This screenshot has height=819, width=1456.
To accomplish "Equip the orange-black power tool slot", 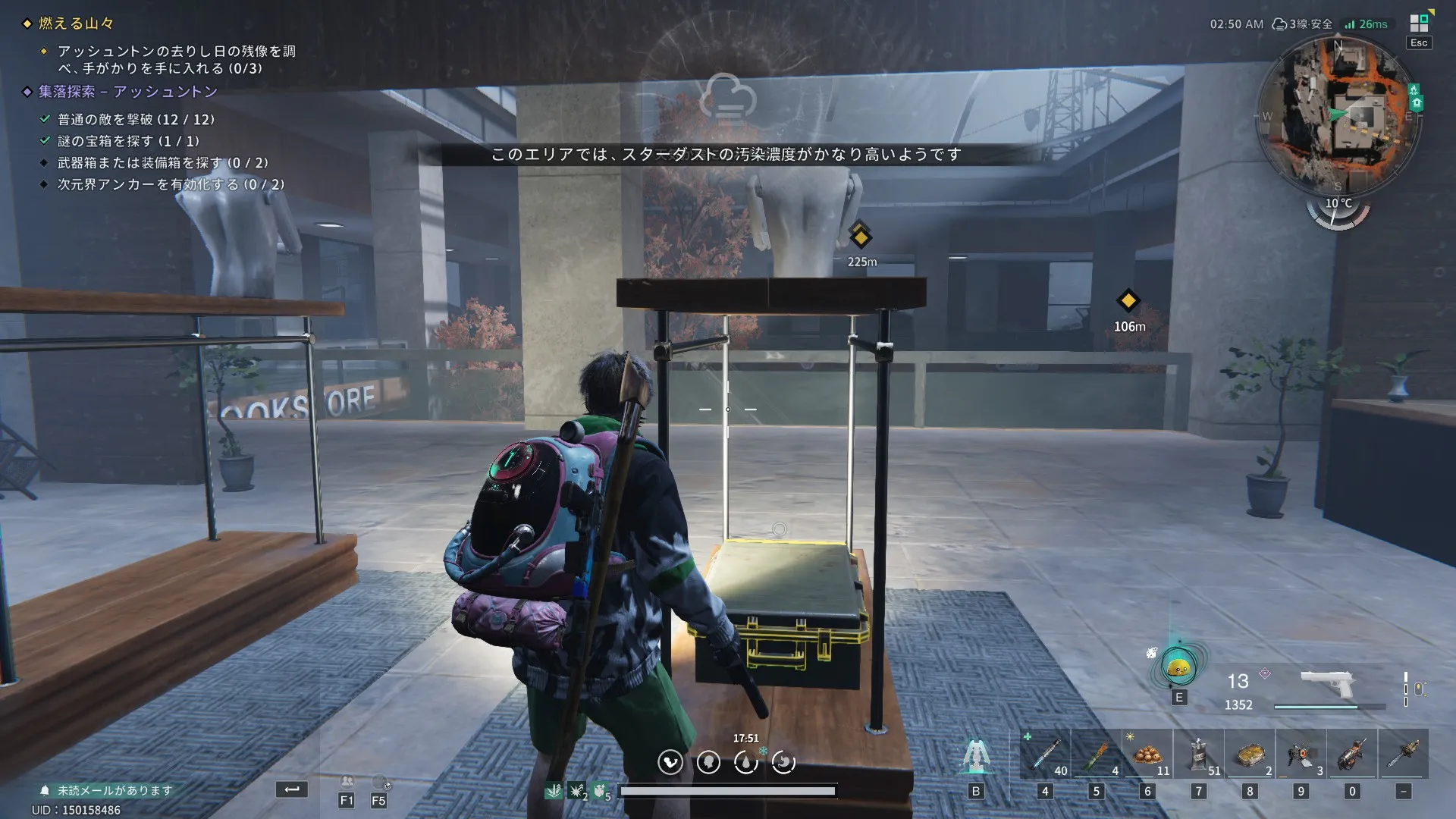I will pyautogui.click(x=1352, y=755).
